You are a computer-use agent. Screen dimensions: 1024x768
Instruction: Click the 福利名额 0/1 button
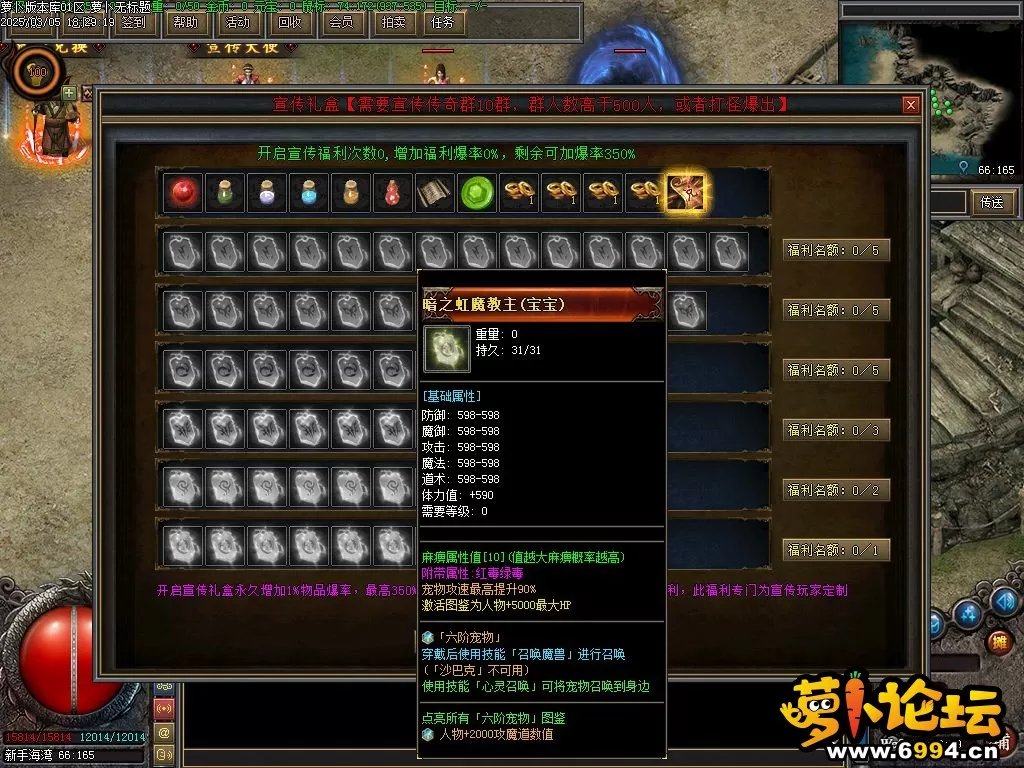(836, 550)
